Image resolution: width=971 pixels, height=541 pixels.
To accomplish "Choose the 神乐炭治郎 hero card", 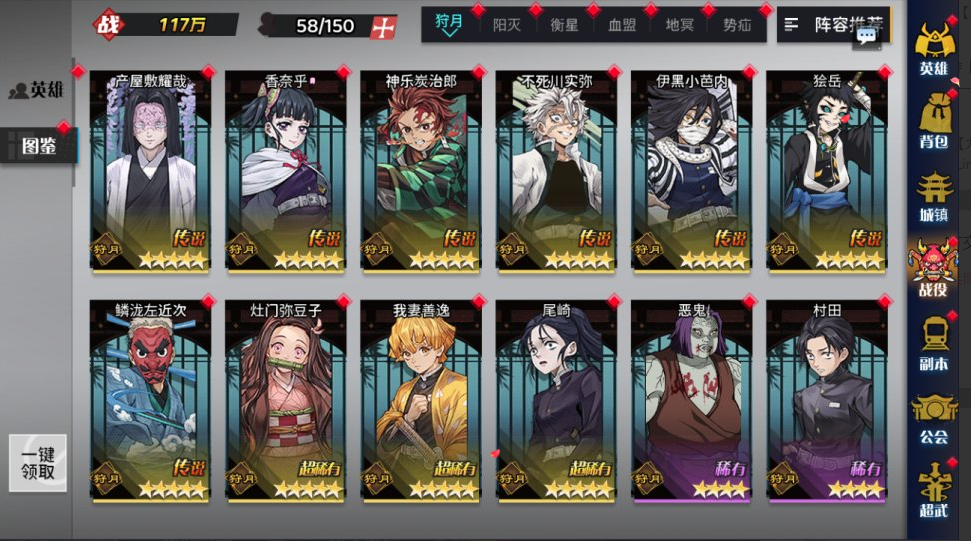I will (x=420, y=170).
